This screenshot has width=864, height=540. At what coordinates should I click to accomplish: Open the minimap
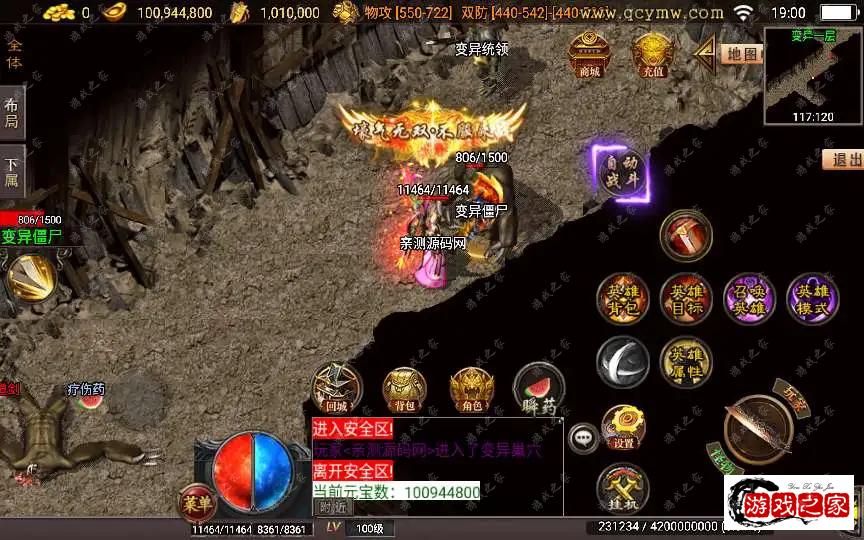click(812, 73)
